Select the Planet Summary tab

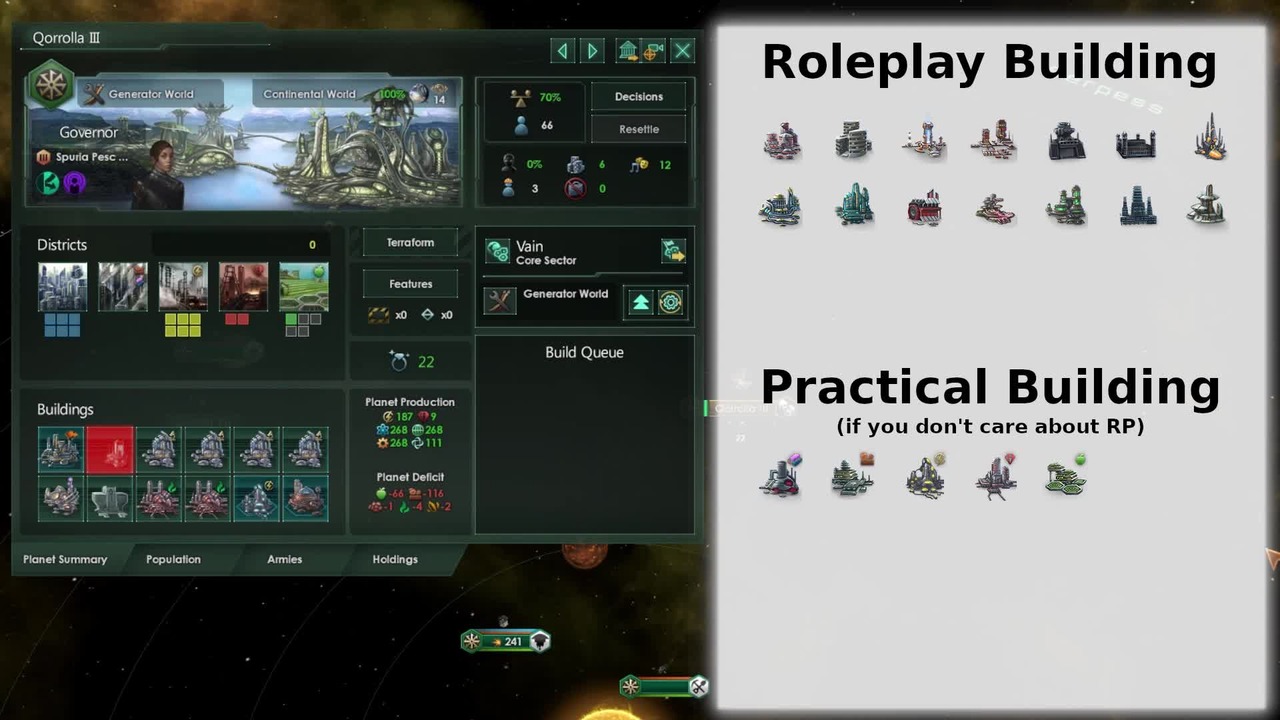coord(65,559)
